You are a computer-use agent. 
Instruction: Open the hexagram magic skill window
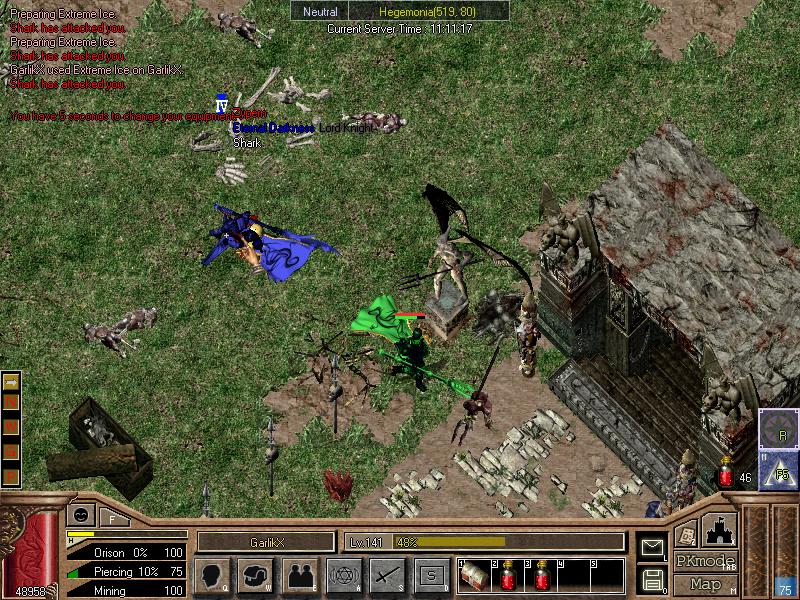coord(344,574)
